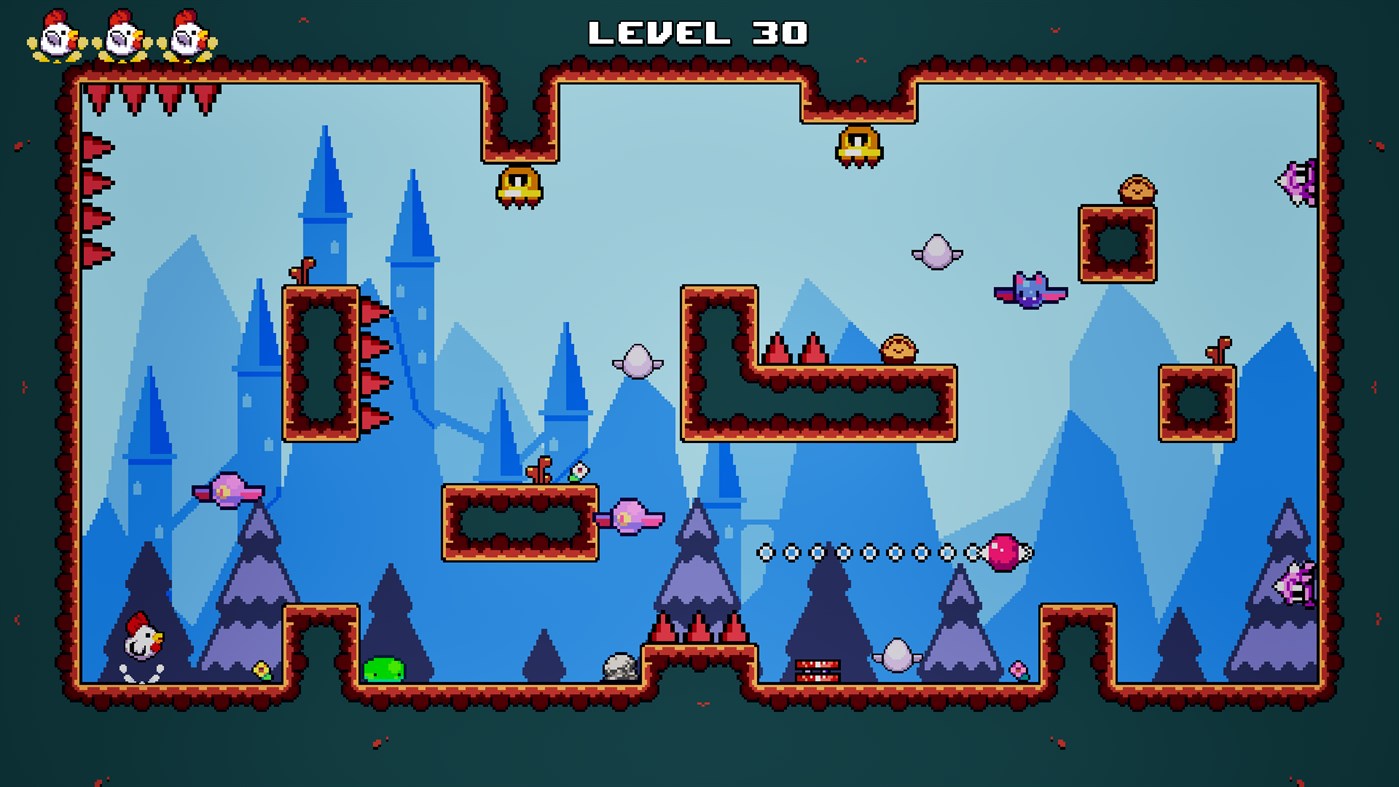Select the chicken player character

click(x=143, y=640)
